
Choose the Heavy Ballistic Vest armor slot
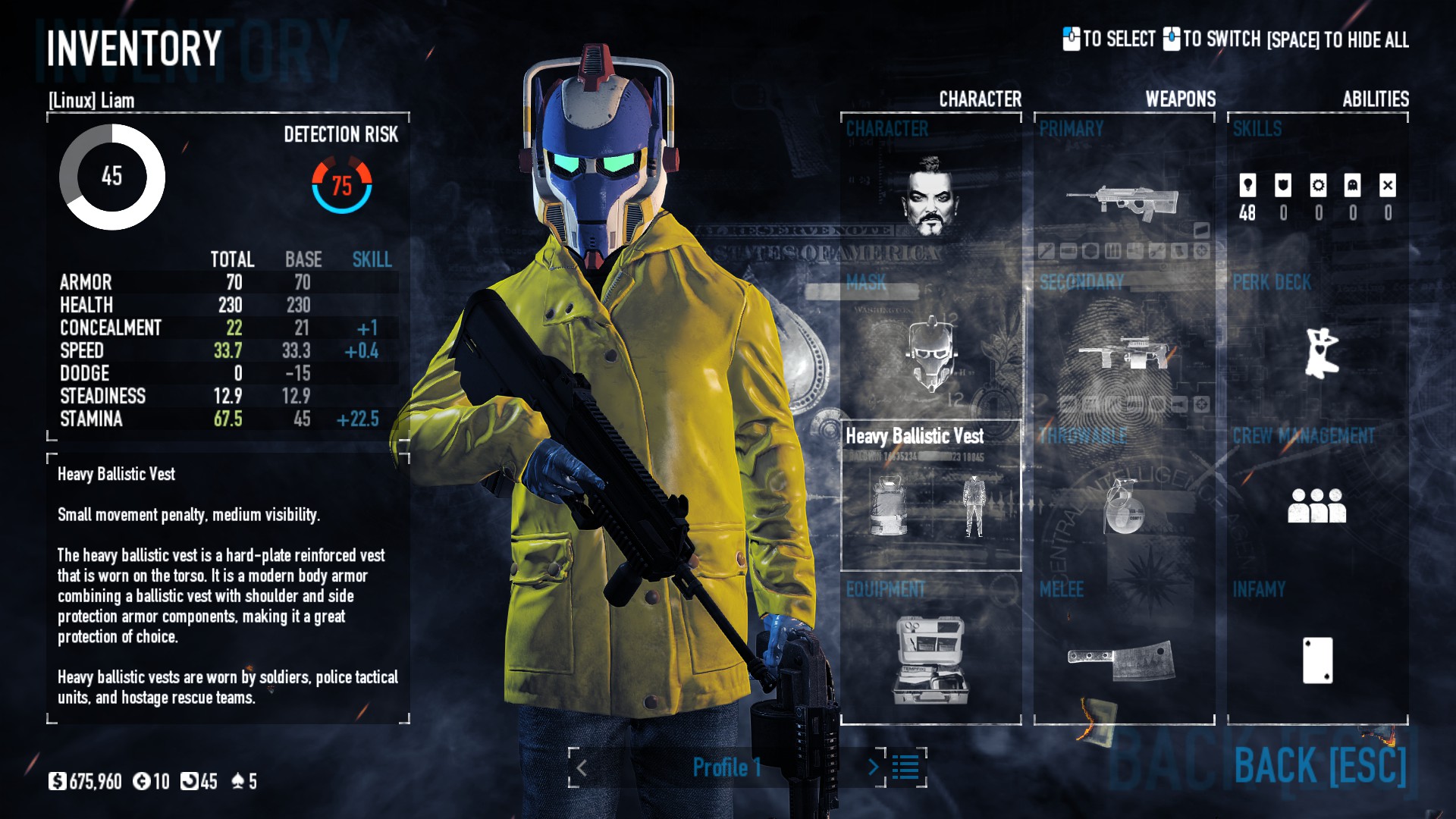[930, 497]
